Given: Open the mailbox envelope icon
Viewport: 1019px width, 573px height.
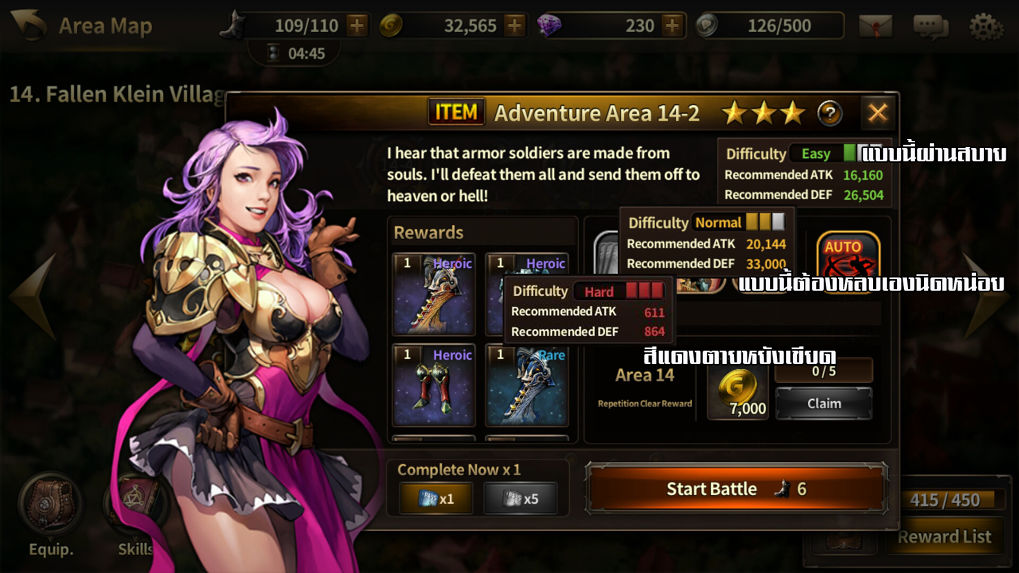Looking at the screenshot, I should 875,26.
